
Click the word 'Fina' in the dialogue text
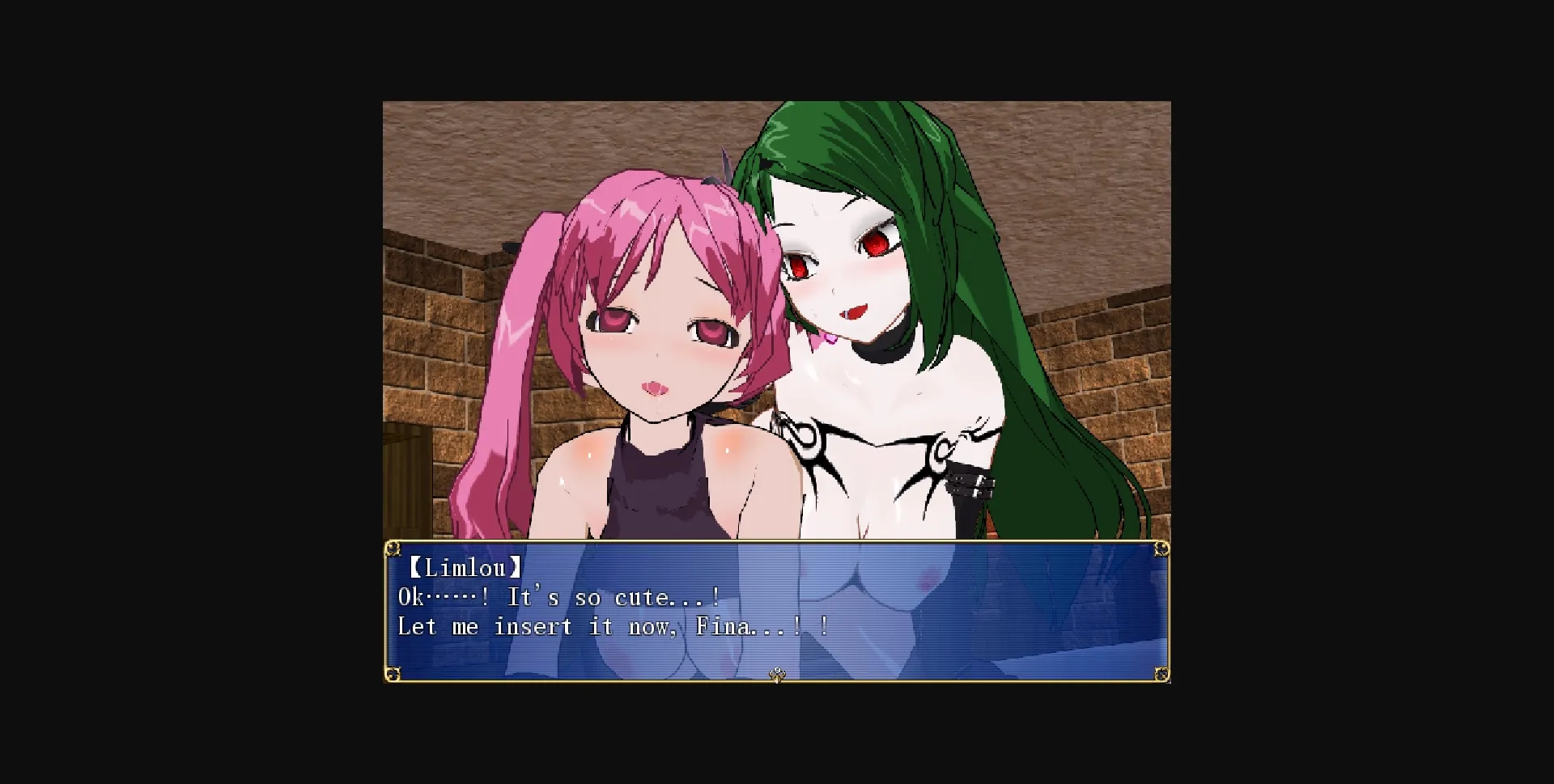click(723, 625)
